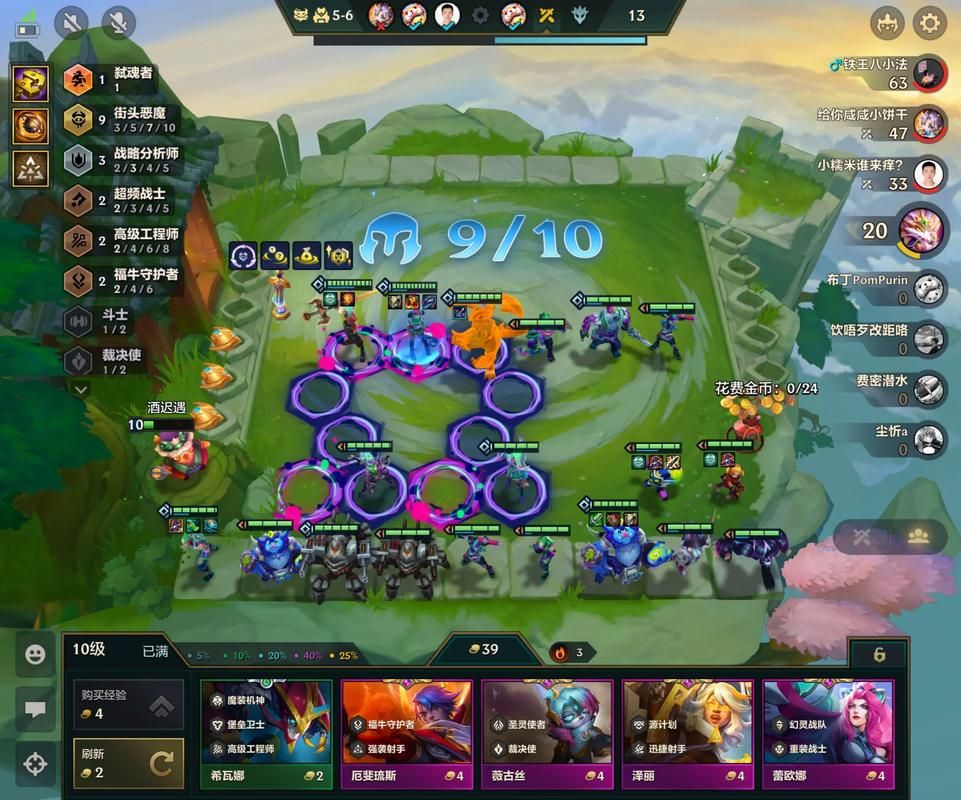This screenshot has width=961, height=800.
Task: Open the emote smiley button
Action: [x=35, y=655]
